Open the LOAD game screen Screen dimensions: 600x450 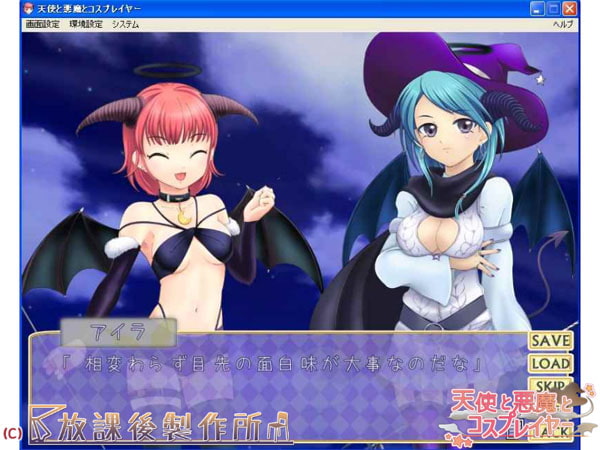[x=550, y=364]
